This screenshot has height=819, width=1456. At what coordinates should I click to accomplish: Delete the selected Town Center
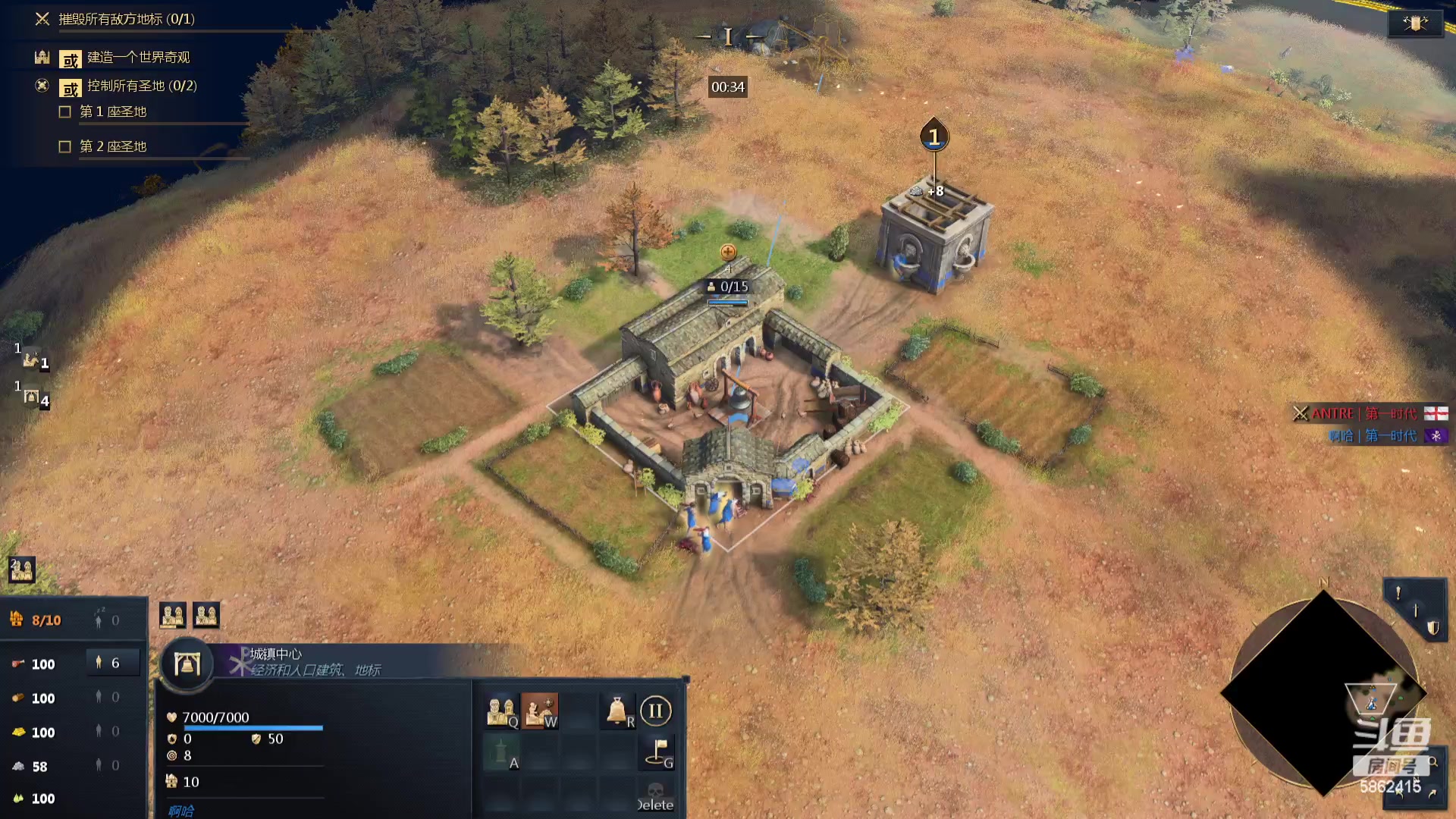click(x=656, y=796)
